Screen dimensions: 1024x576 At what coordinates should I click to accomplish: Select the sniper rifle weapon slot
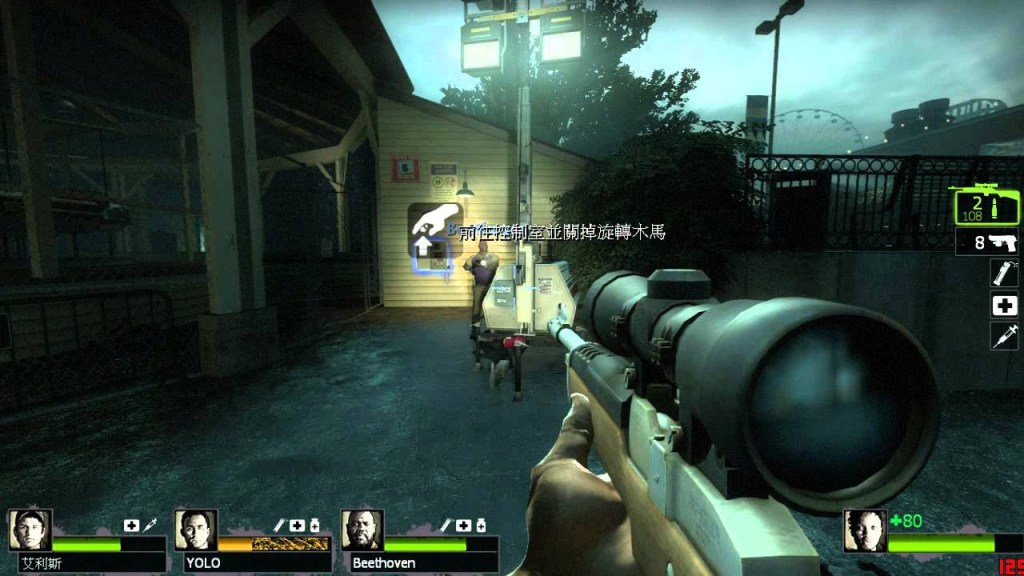click(985, 206)
